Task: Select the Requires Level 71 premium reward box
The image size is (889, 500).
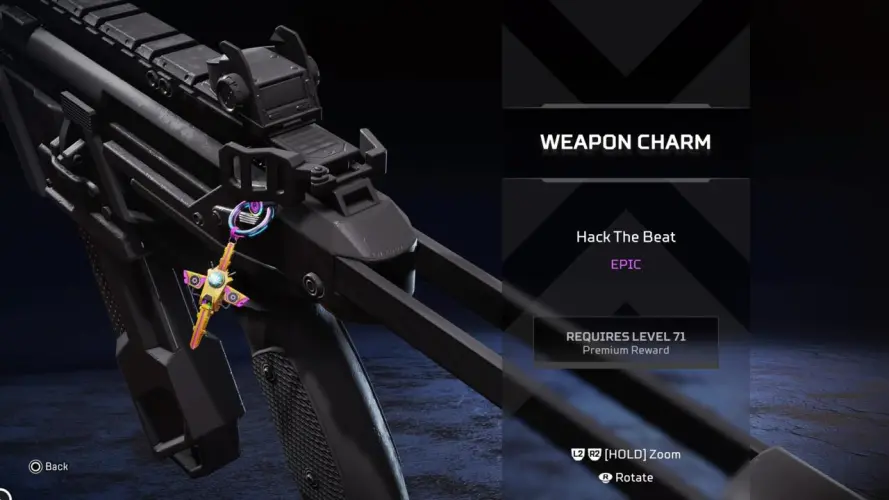Action: 626,342
